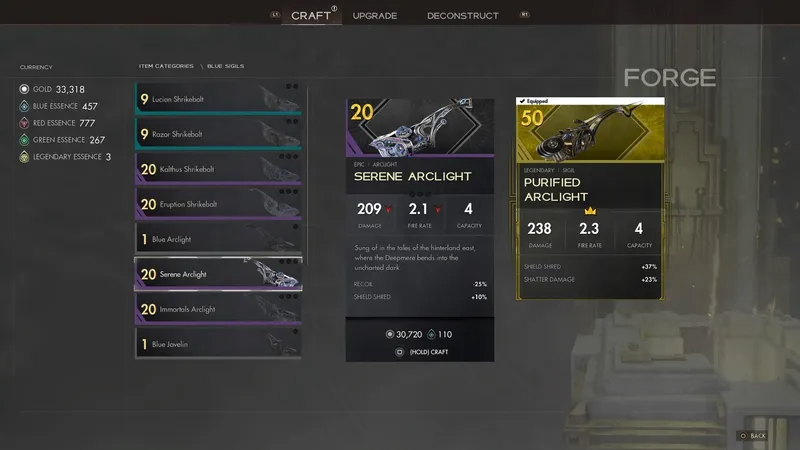Click the Back button
800x450 pixels.
752,436
